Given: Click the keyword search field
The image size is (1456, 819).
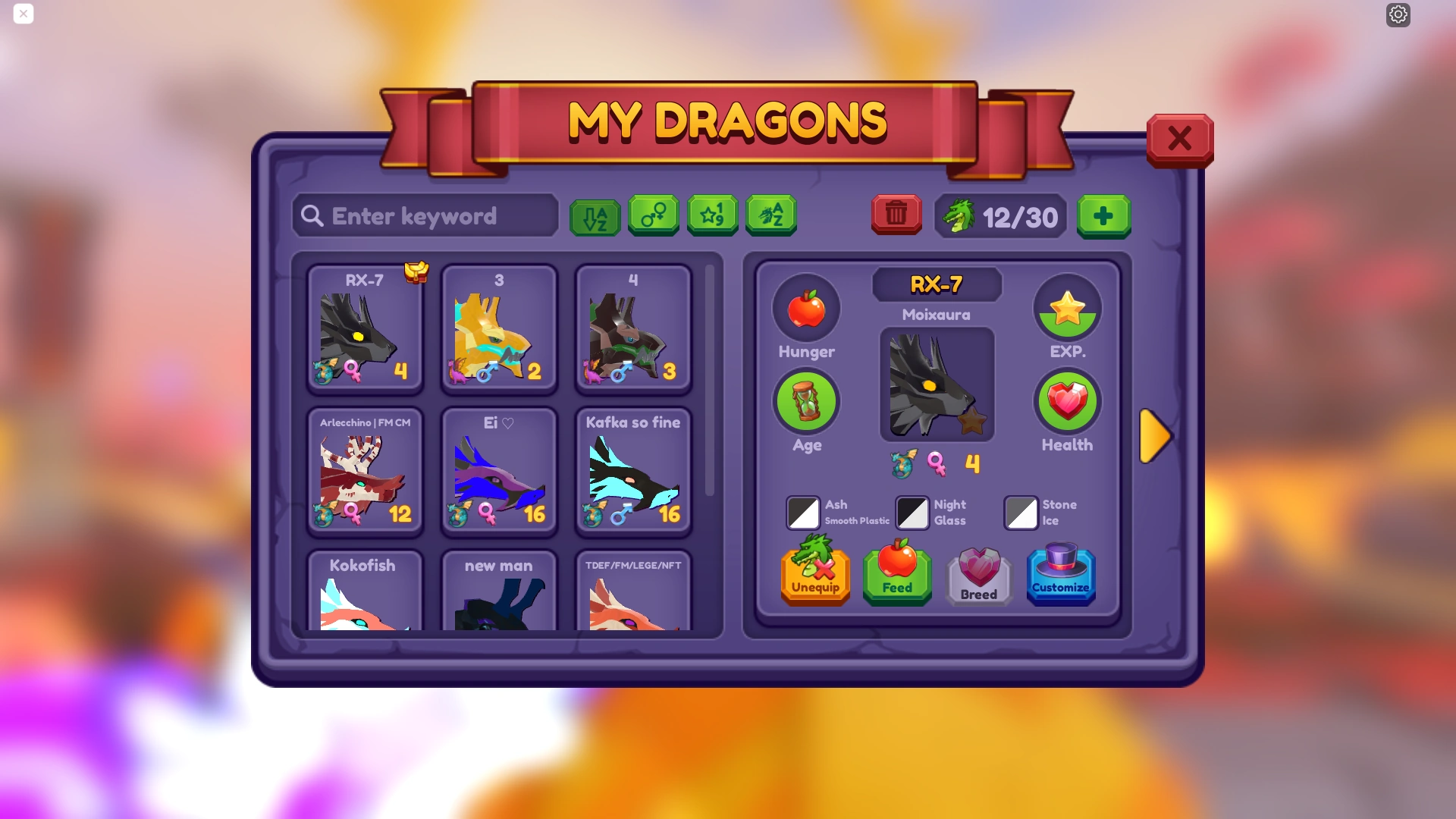Looking at the screenshot, I should tap(425, 216).
